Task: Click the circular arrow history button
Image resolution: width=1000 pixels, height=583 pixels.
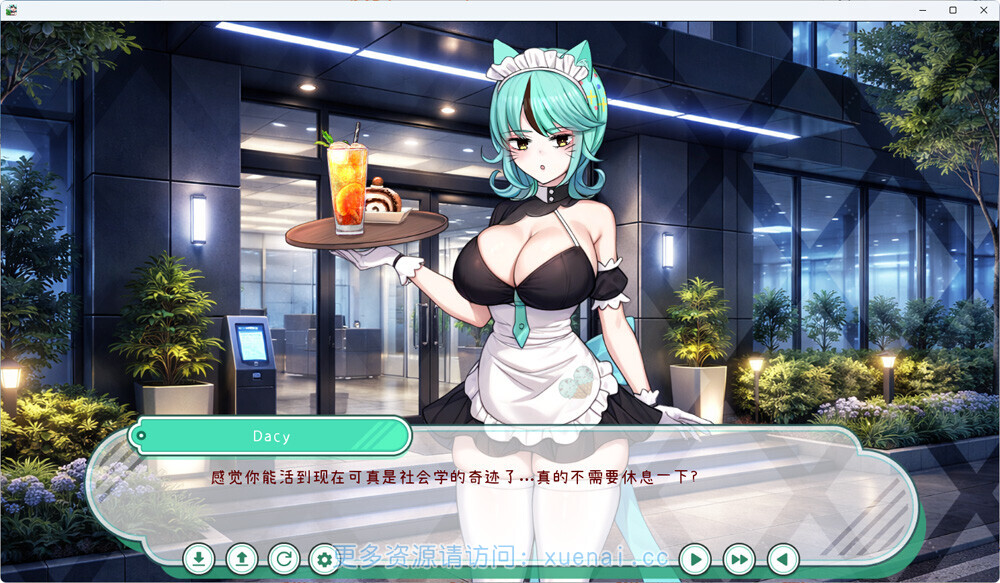Action: [284, 559]
